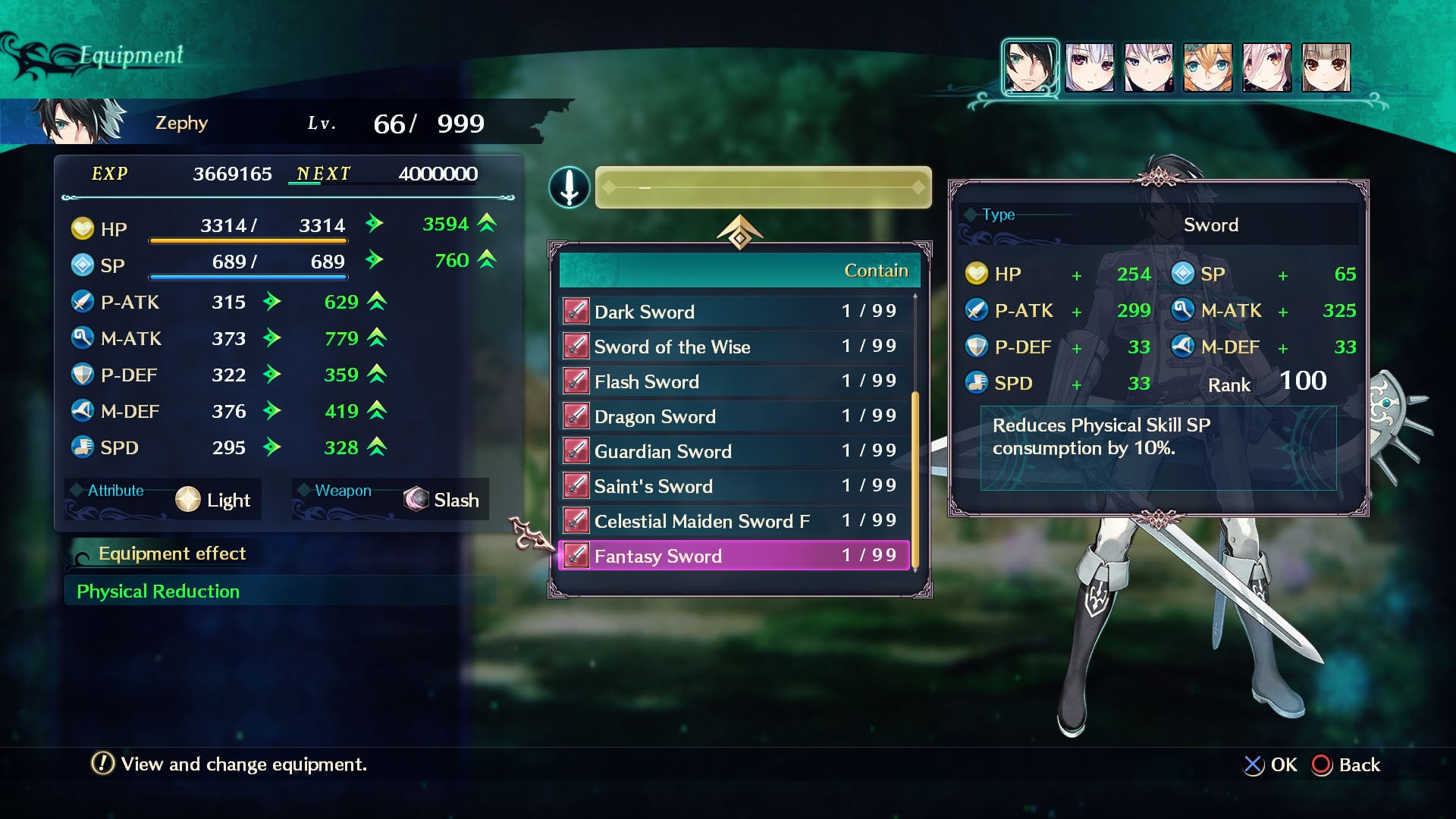Click the sword icon next to Fantasy Sword
1456x819 pixels.
(576, 555)
